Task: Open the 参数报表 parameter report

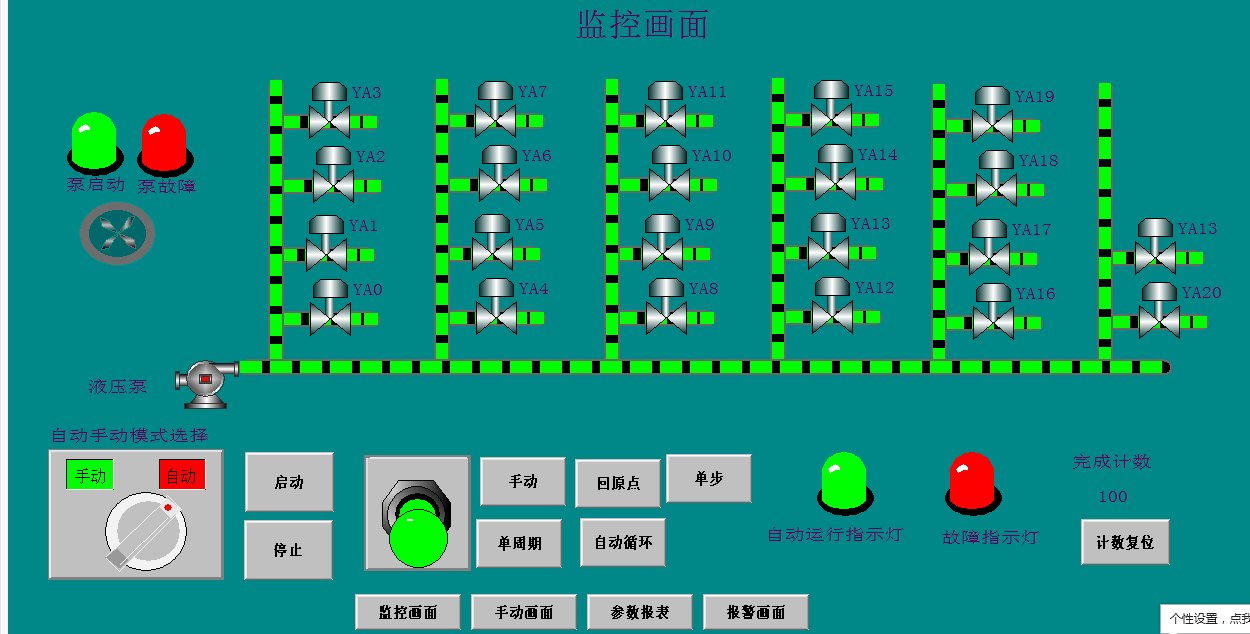Action: 640,612
